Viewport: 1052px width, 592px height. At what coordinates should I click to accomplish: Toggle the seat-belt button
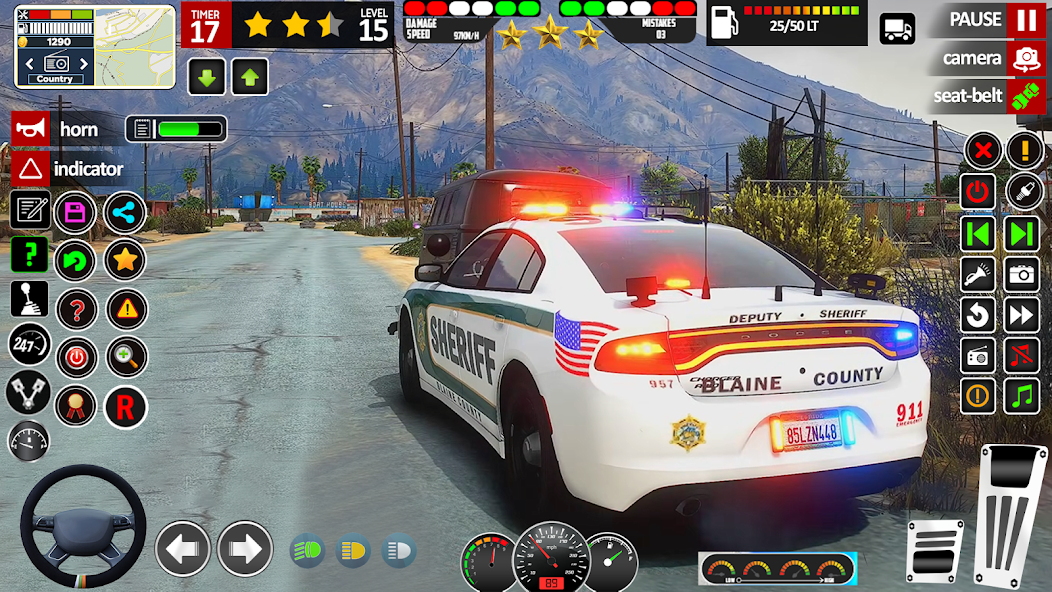point(1024,96)
